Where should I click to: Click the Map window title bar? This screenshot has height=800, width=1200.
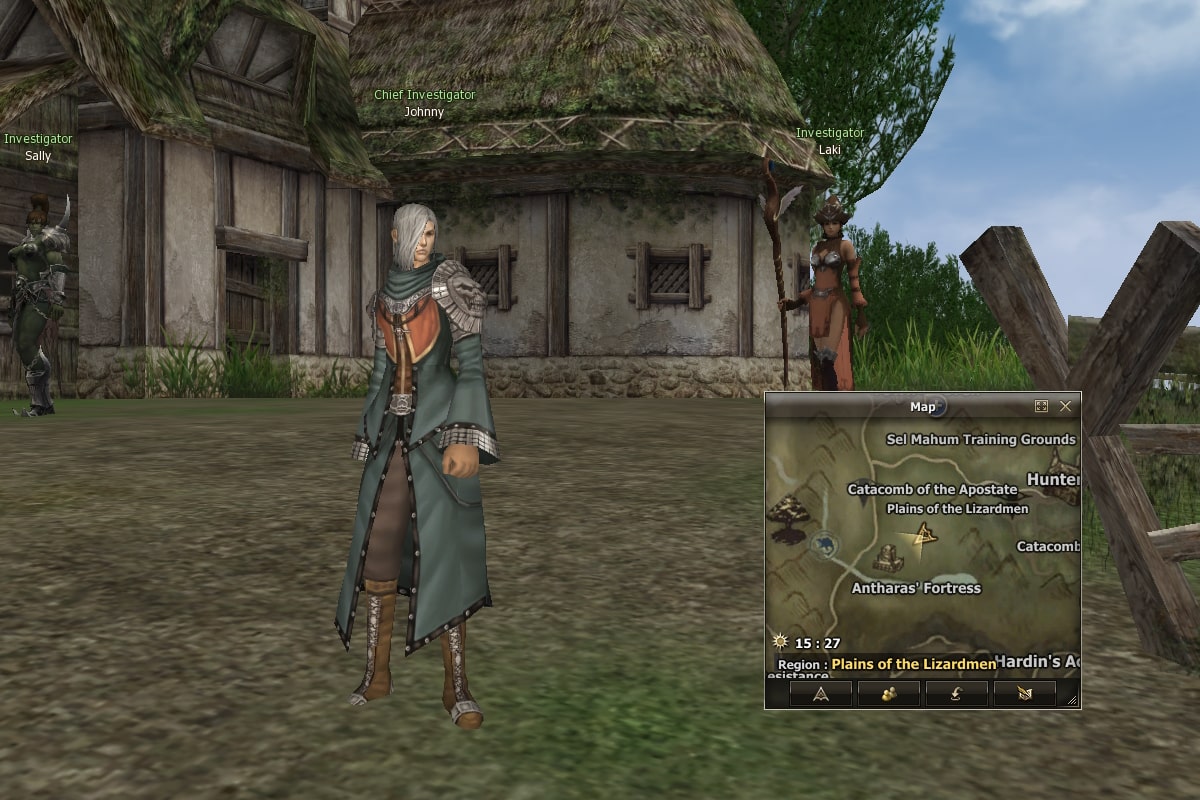point(900,407)
